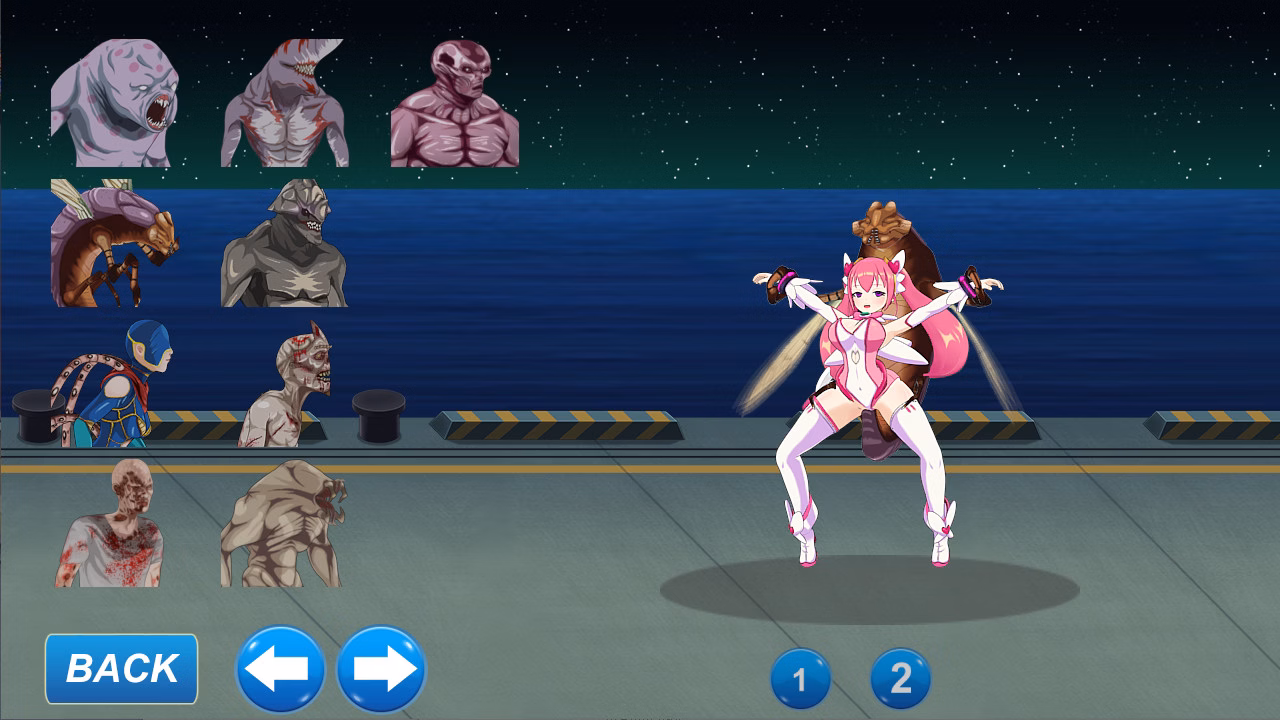Open the previous gallery page with left arrow
The height and width of the screenshot is (720, 1280).
280,669
